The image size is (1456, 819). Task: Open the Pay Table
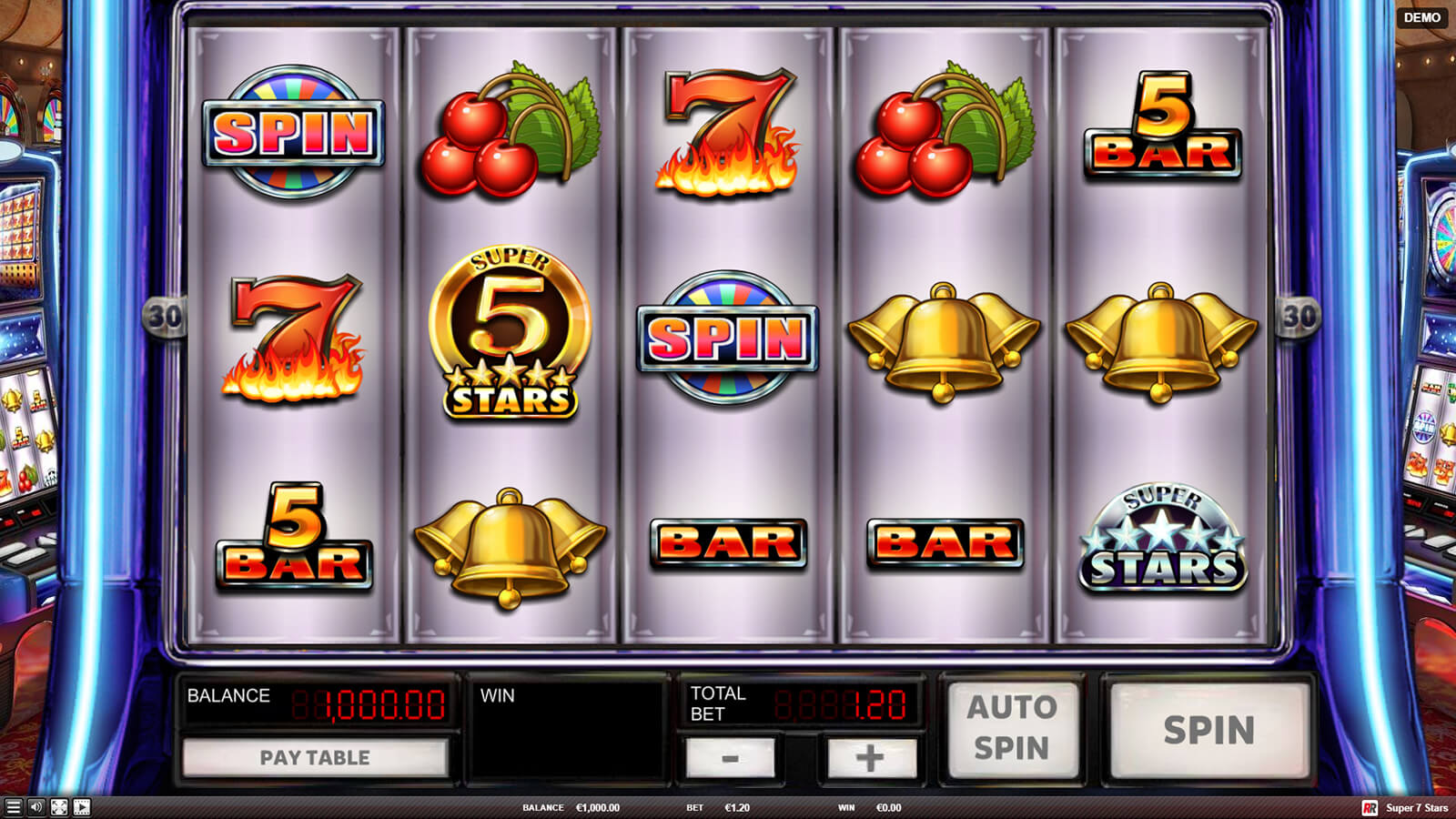[315, 757]
